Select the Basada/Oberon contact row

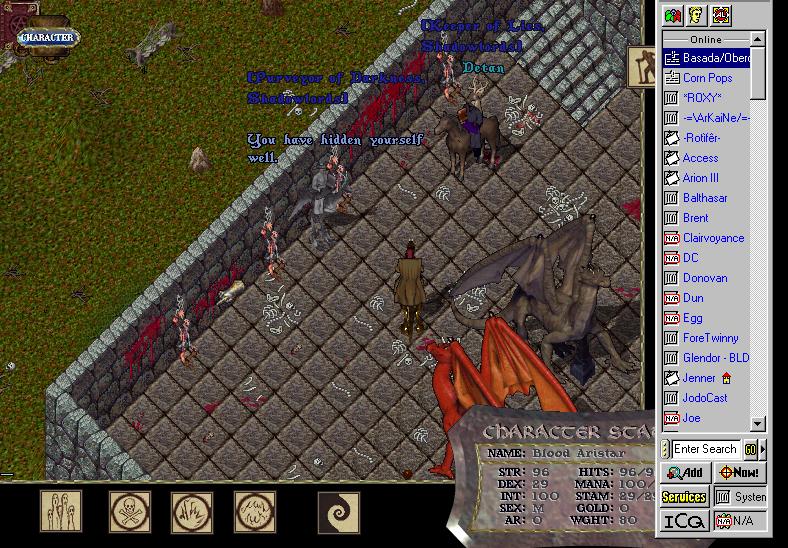pyautogui.click(x=714, y=58)
